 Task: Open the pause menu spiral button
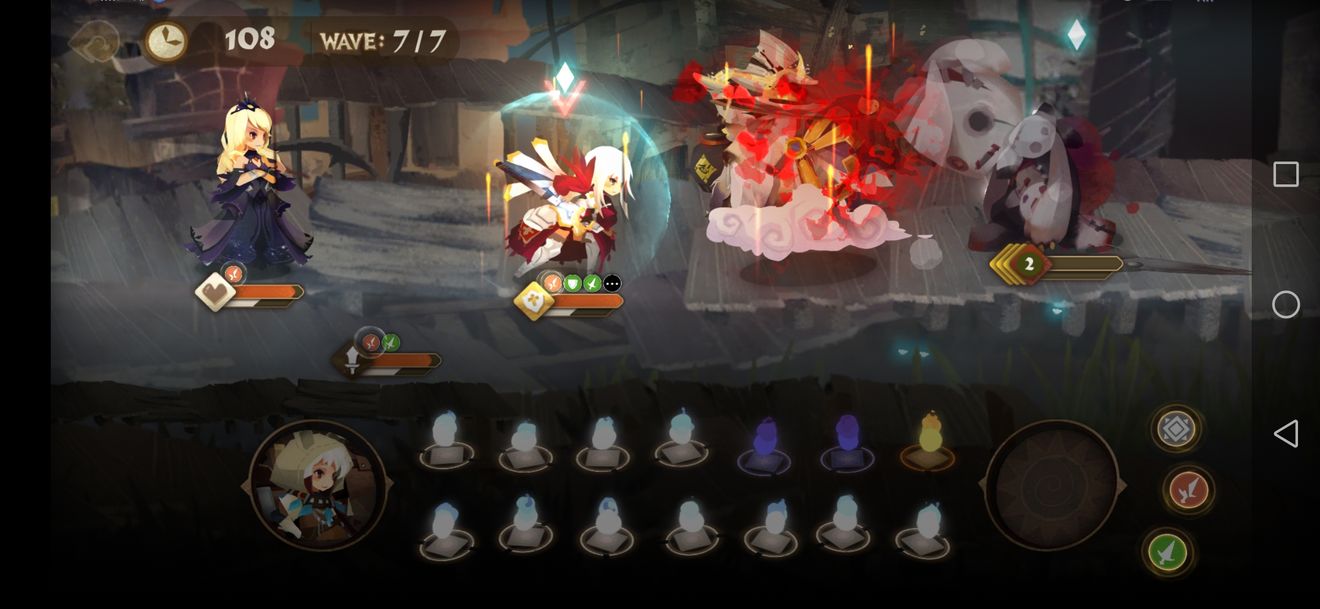click(95, 42)
